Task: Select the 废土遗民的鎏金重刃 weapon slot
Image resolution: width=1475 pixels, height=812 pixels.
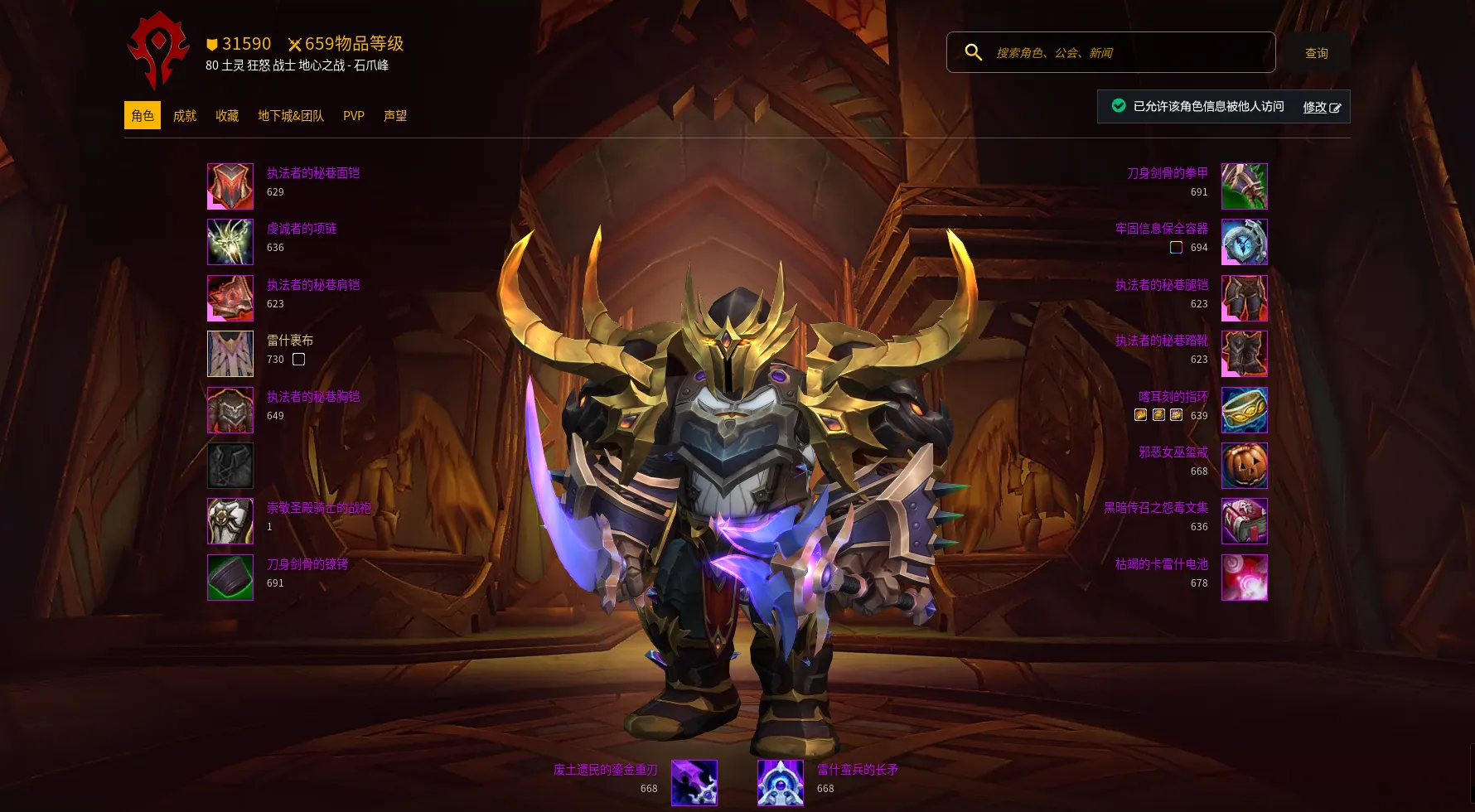Action: 694,783
